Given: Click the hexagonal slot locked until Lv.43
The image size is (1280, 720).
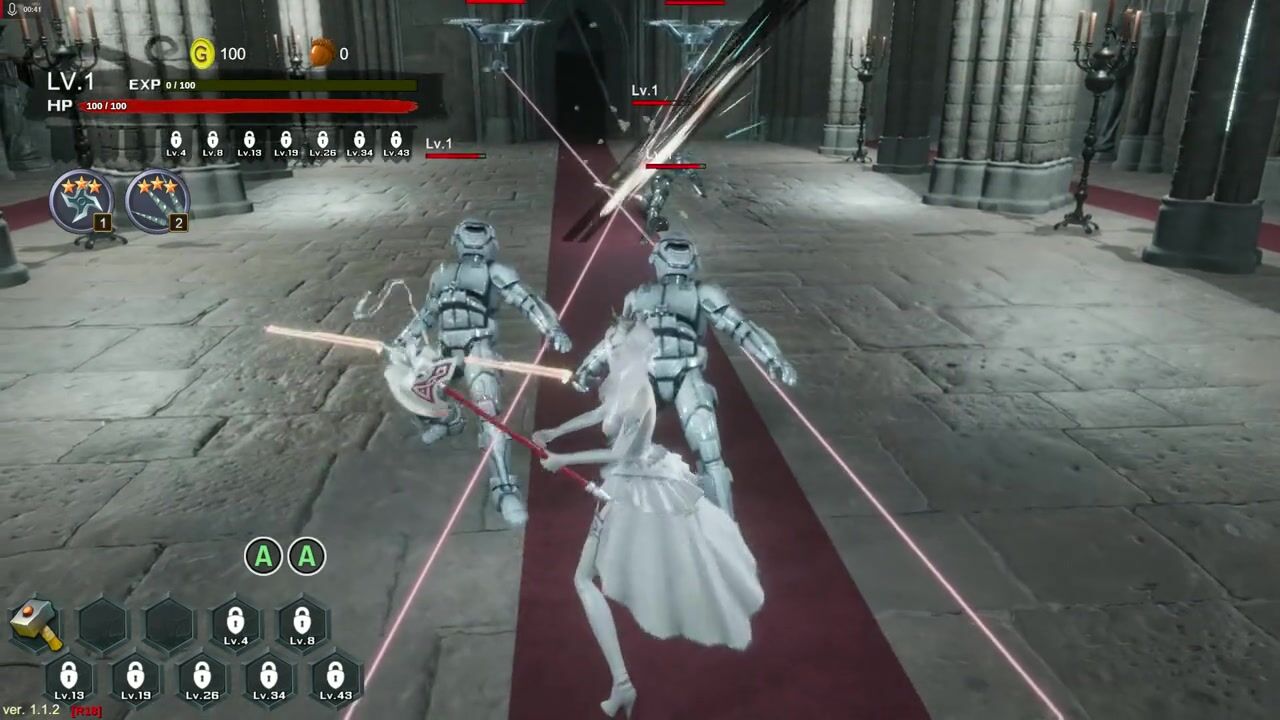Looking at the screenshot, I should point(336,679).
